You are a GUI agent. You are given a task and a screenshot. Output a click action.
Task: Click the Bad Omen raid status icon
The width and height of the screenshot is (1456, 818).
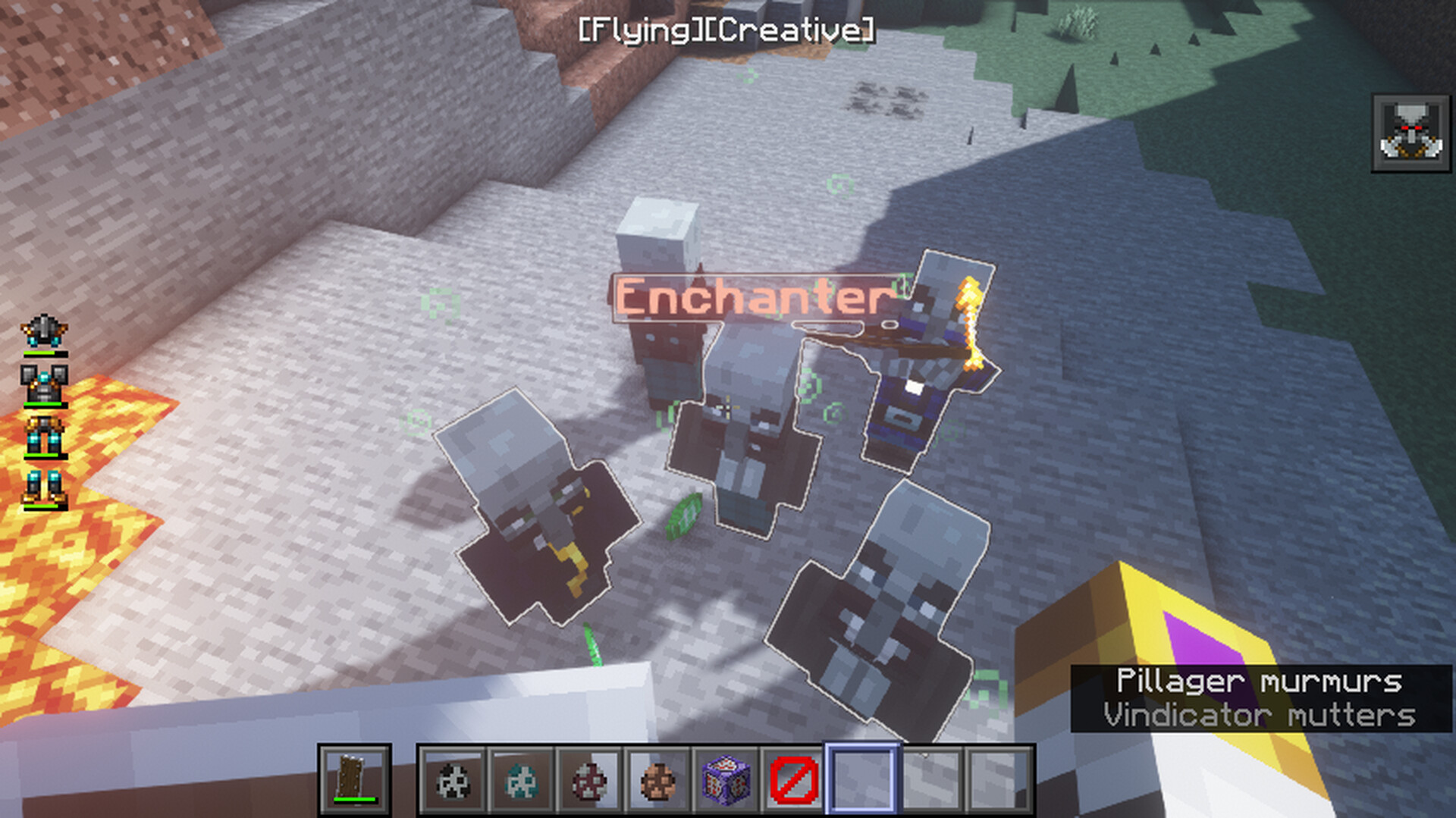tap(1410, 133)
